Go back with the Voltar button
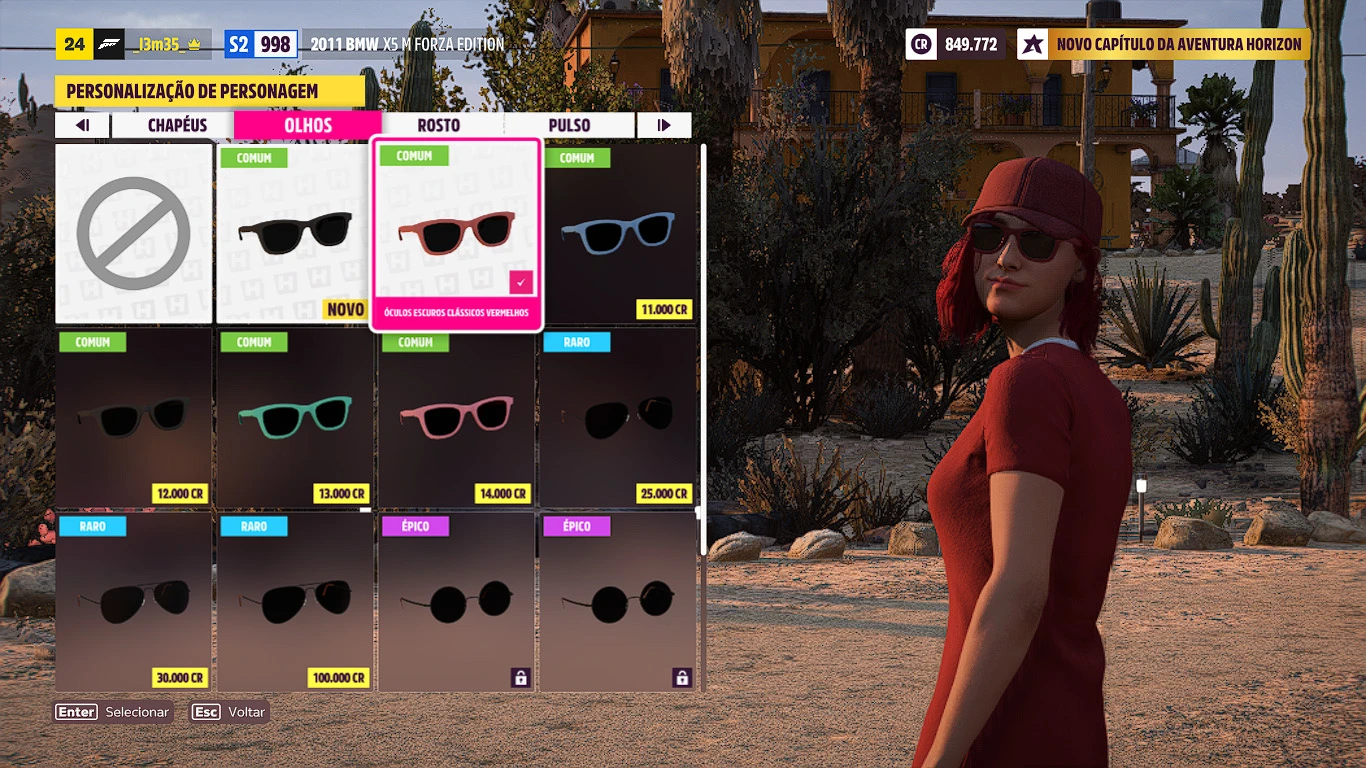This screenshot has height=768, width=1366. (230, 712)
